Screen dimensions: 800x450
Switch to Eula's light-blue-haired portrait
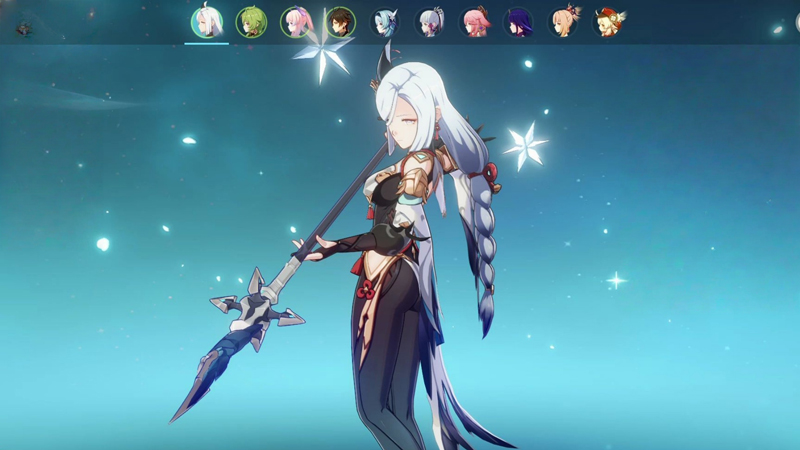pyautogui.click(x=386, y=22)
